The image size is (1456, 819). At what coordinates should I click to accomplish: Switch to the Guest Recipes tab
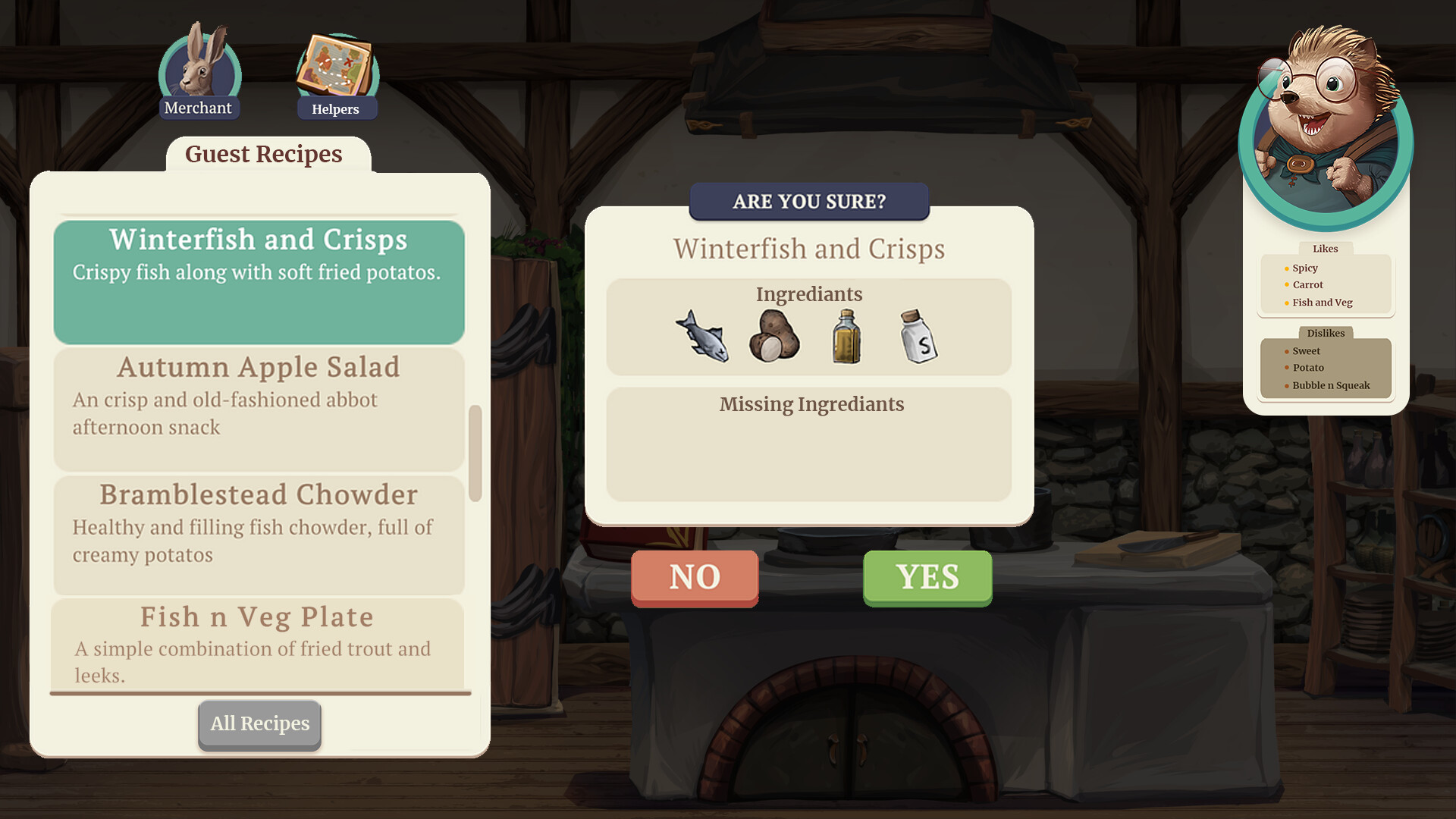263,154
